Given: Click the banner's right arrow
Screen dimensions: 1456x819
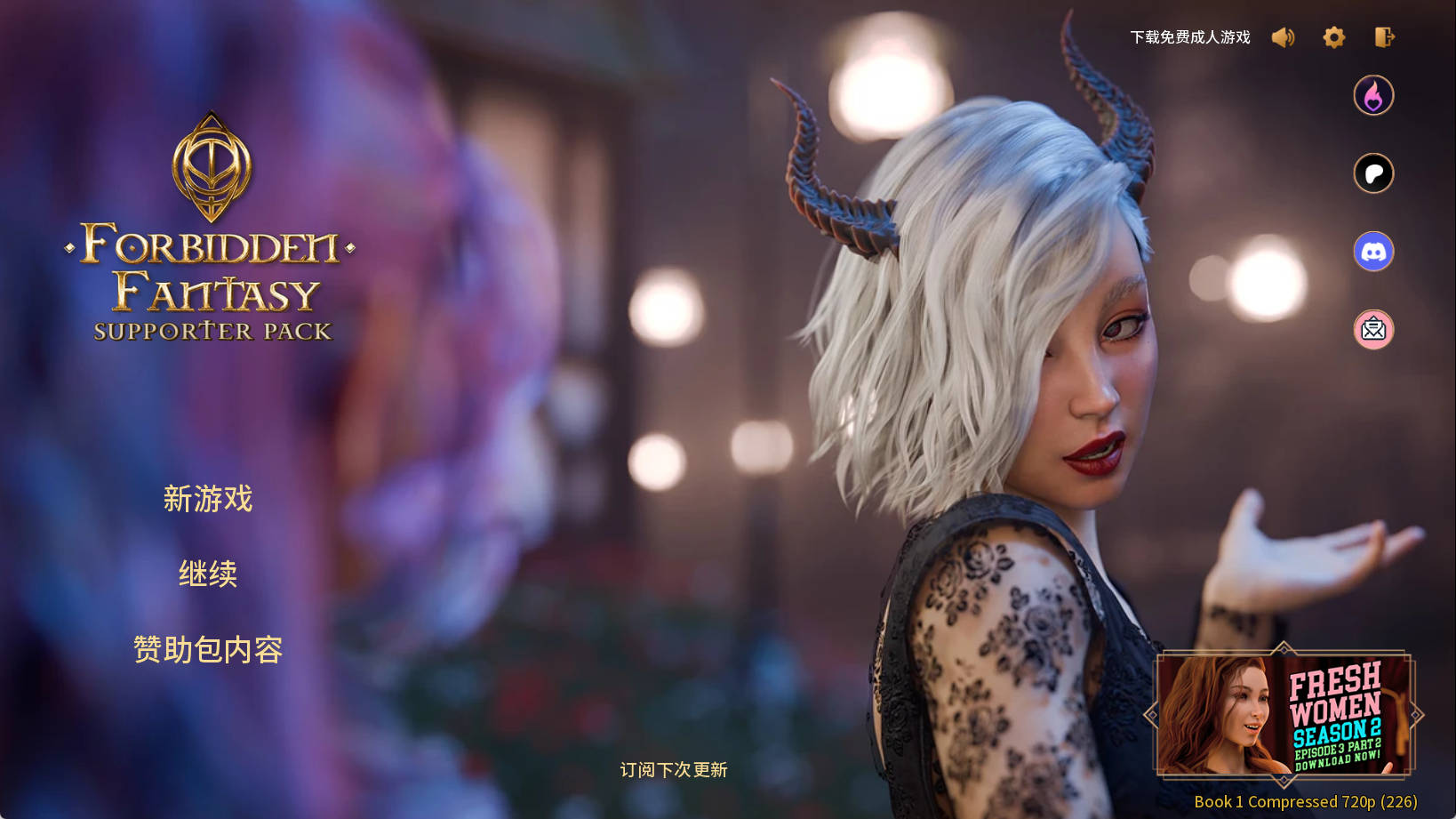Looking at the screenshot, I should coord(1416,715).
